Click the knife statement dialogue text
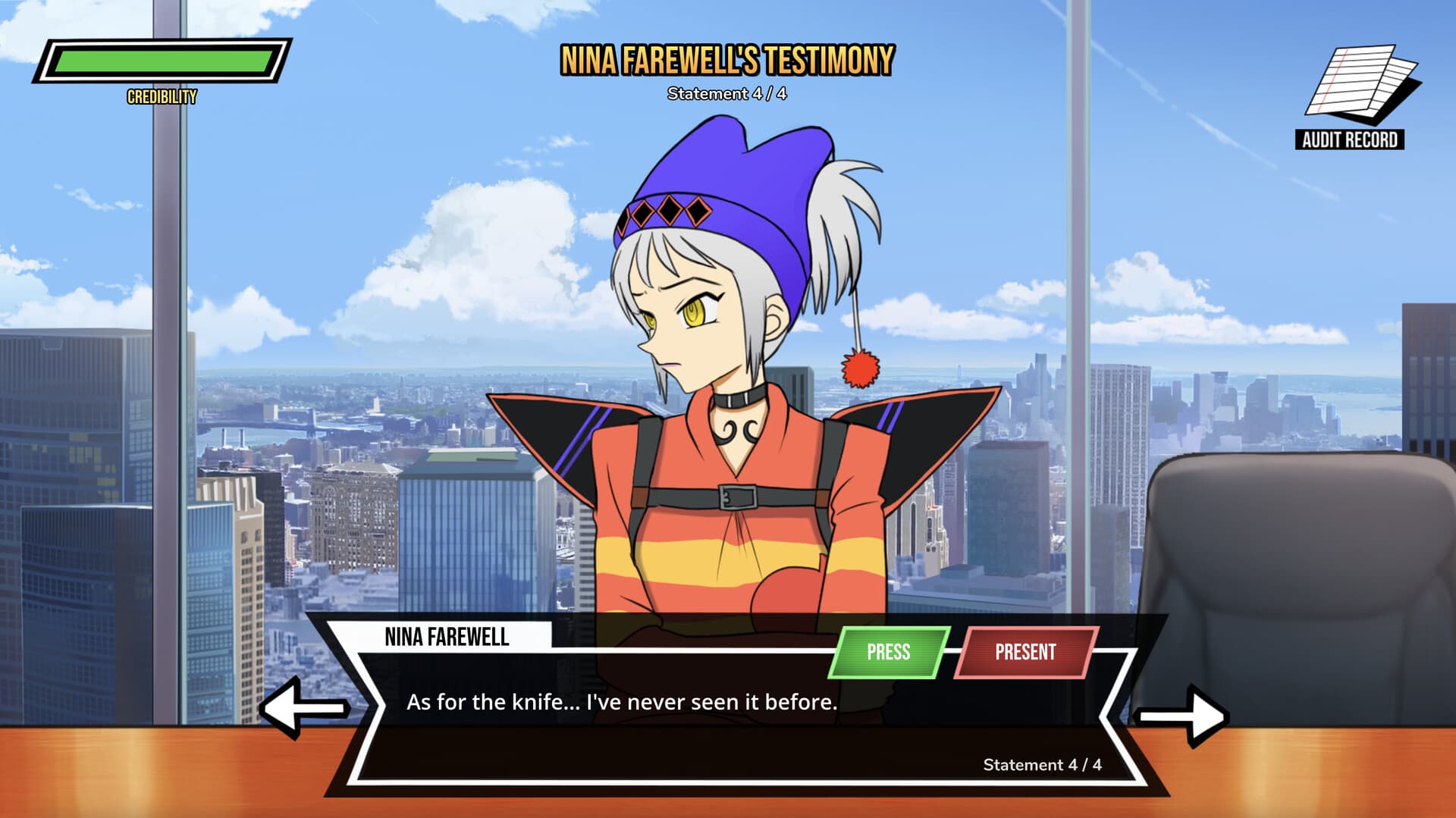 (622, 703)
